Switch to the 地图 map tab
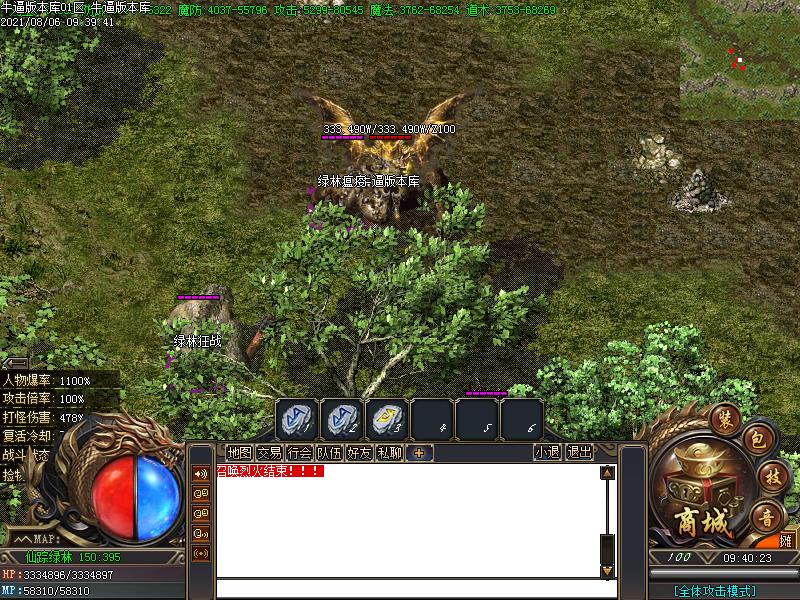Image resolution: width=800 pixels, height=600 pixels. click(x=239, y=452)
